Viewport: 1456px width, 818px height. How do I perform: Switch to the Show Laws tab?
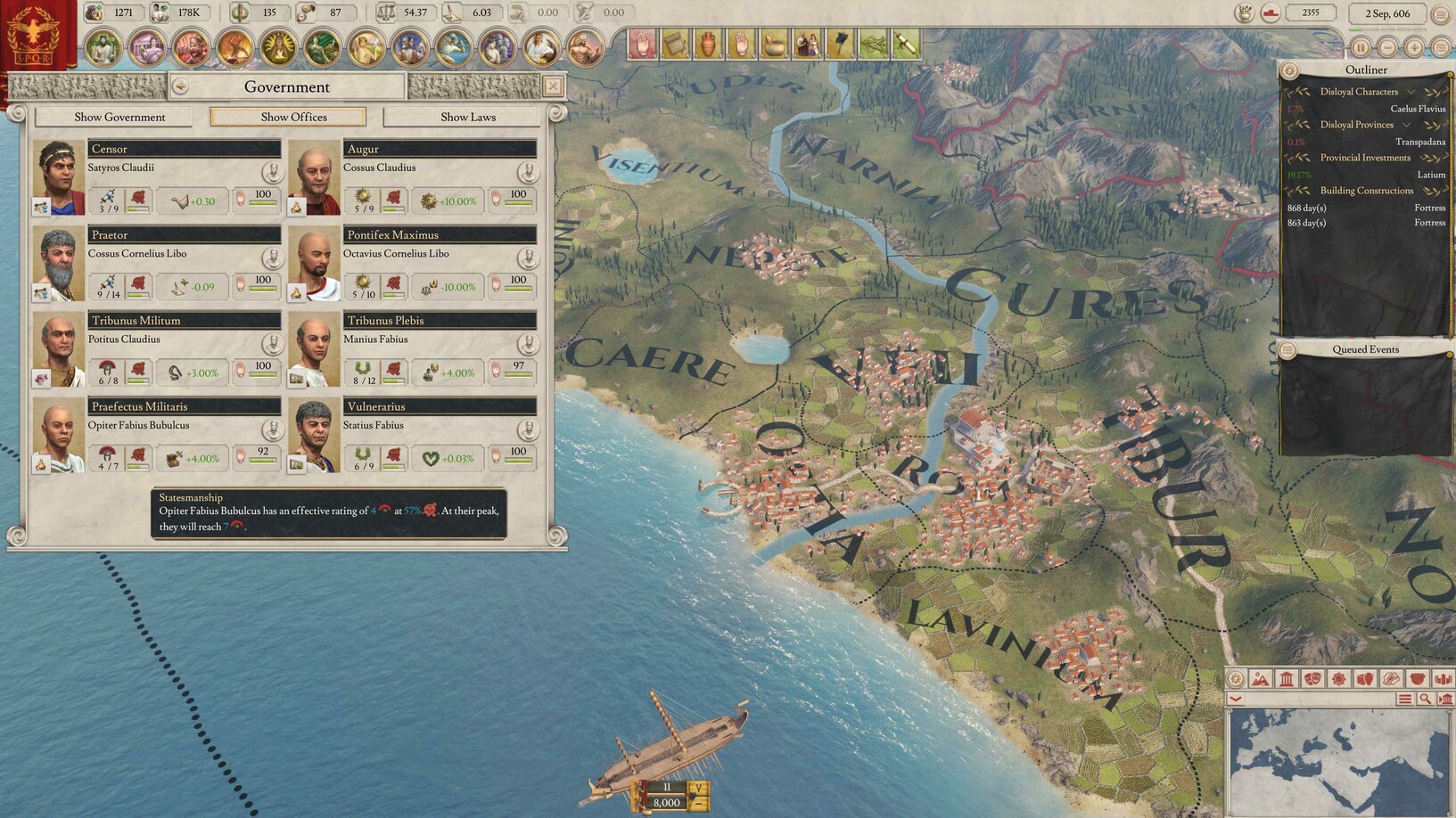467,117
